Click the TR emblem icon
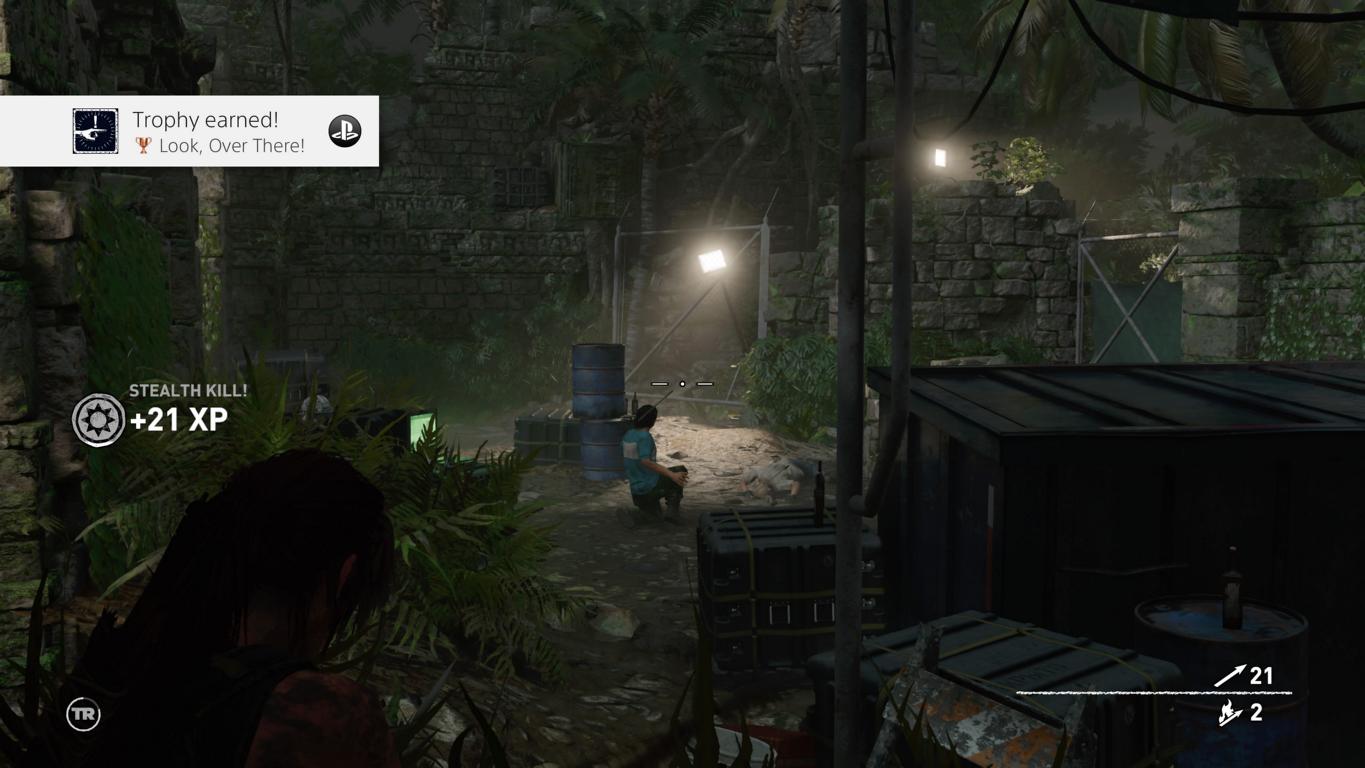Screen dimensions: 1365x768 pyautogui.click(x=83, y=714)
